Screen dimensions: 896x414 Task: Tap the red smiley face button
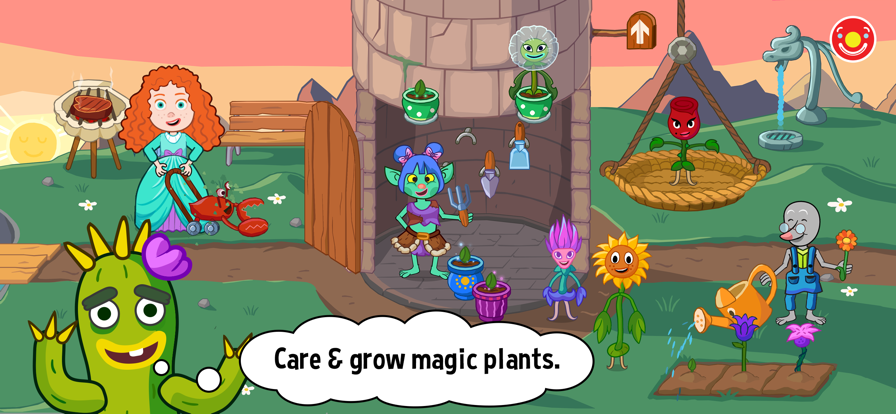(x=852, y=39)
